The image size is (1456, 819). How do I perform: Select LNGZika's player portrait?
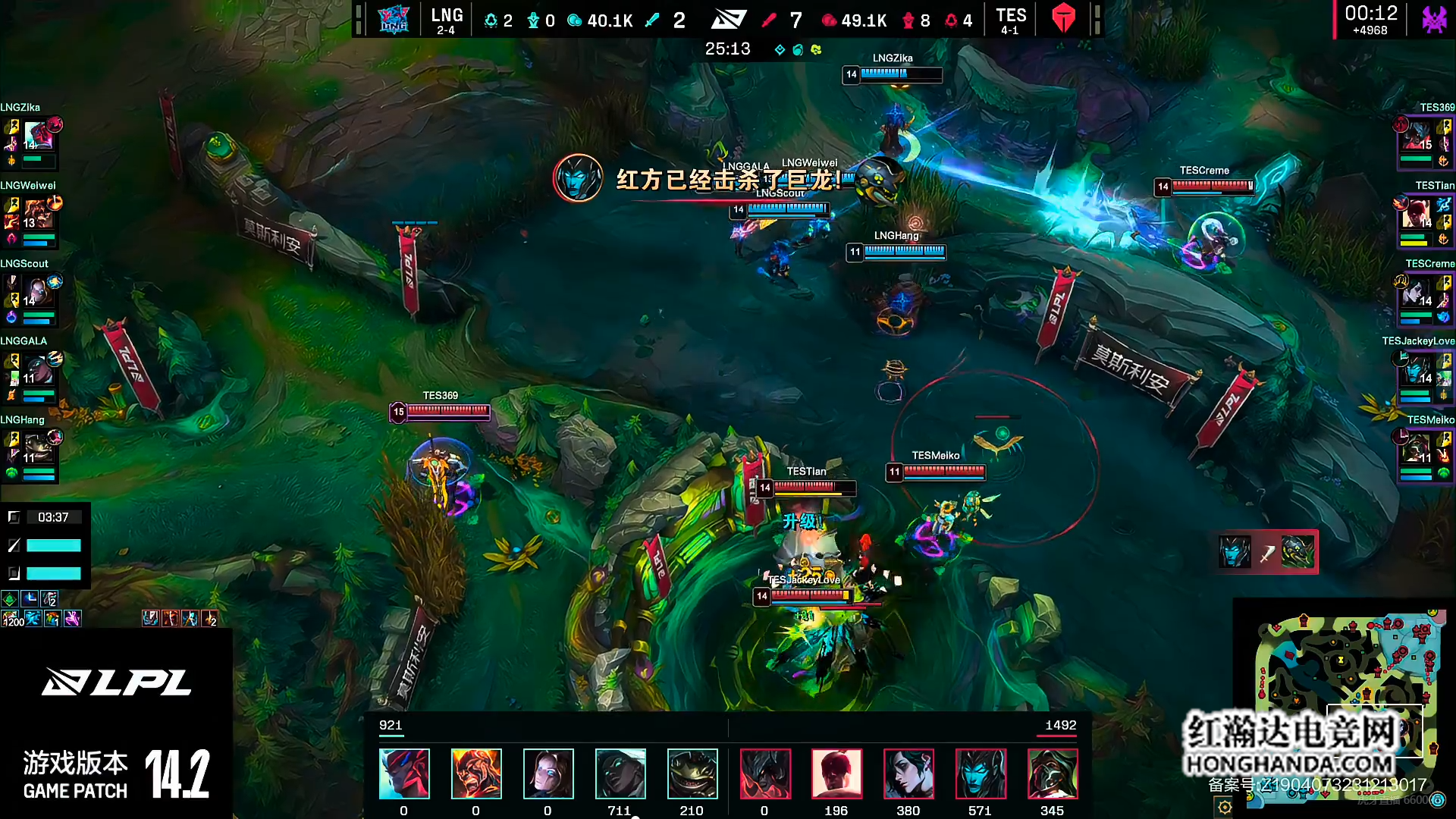click(x=38, y=136)
